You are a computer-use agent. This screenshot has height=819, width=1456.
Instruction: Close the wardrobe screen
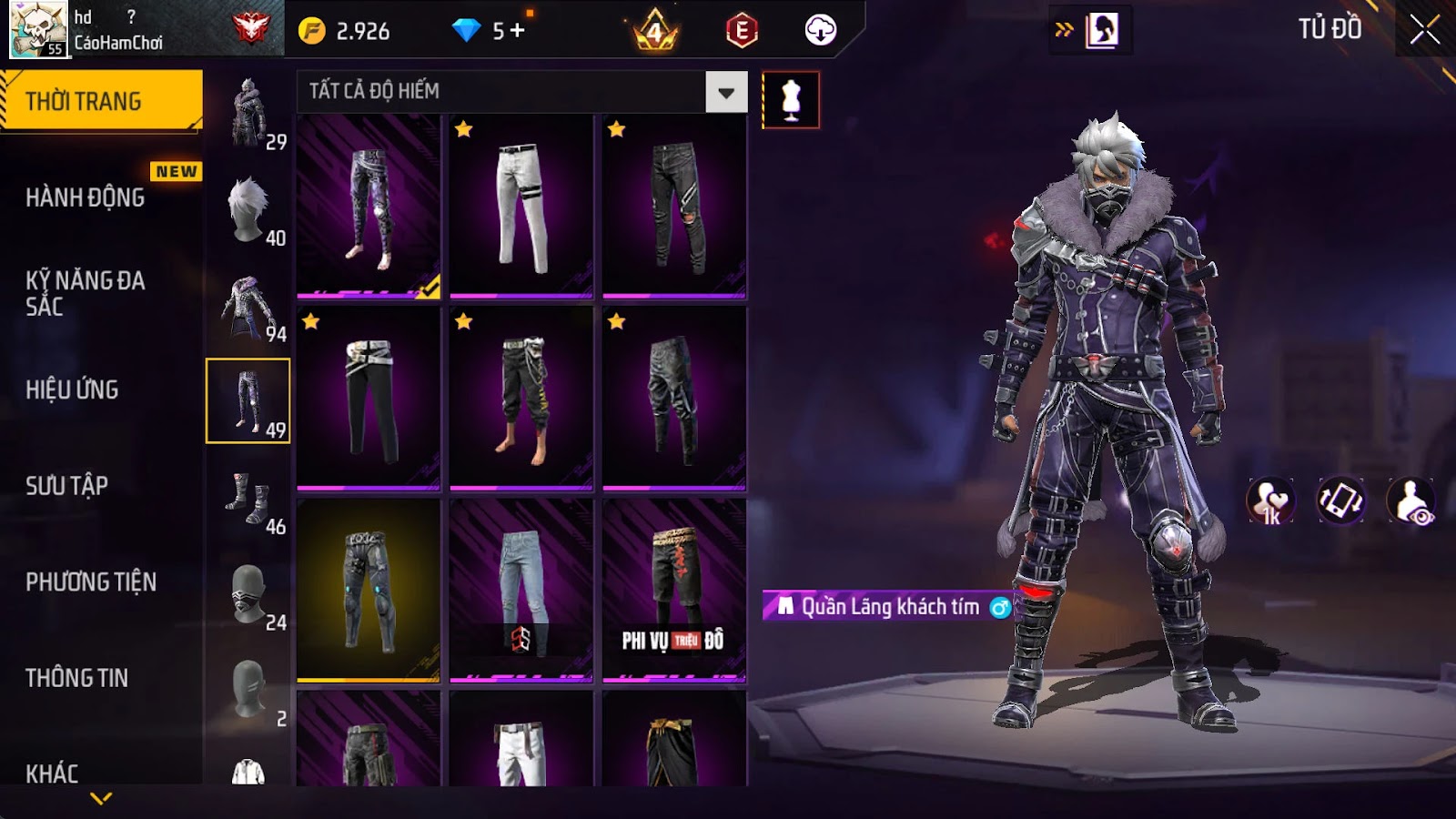[1424, 30]
